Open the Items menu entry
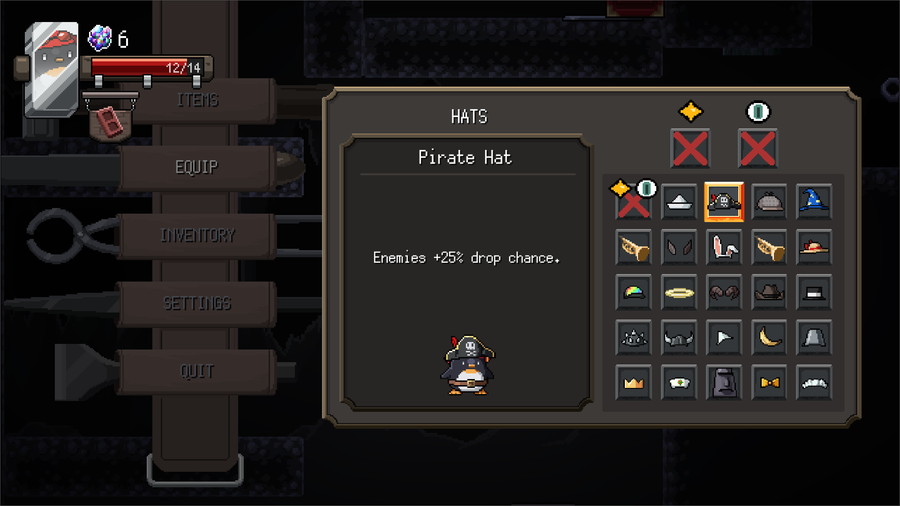 click(197, 100)
